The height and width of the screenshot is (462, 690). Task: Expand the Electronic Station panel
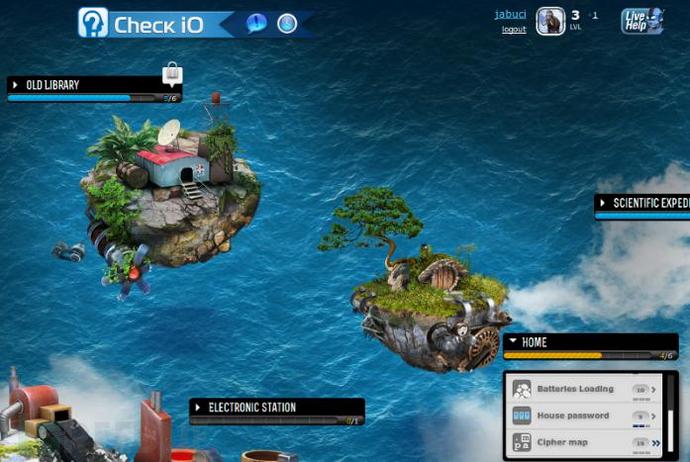coord(198,408)
